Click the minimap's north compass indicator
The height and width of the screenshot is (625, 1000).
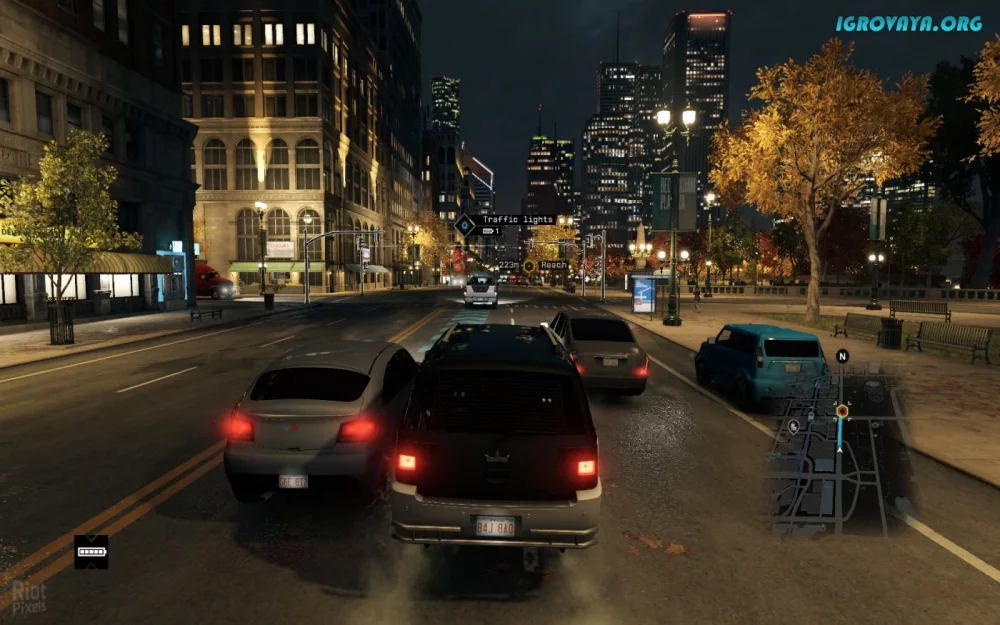pos(842,356)
